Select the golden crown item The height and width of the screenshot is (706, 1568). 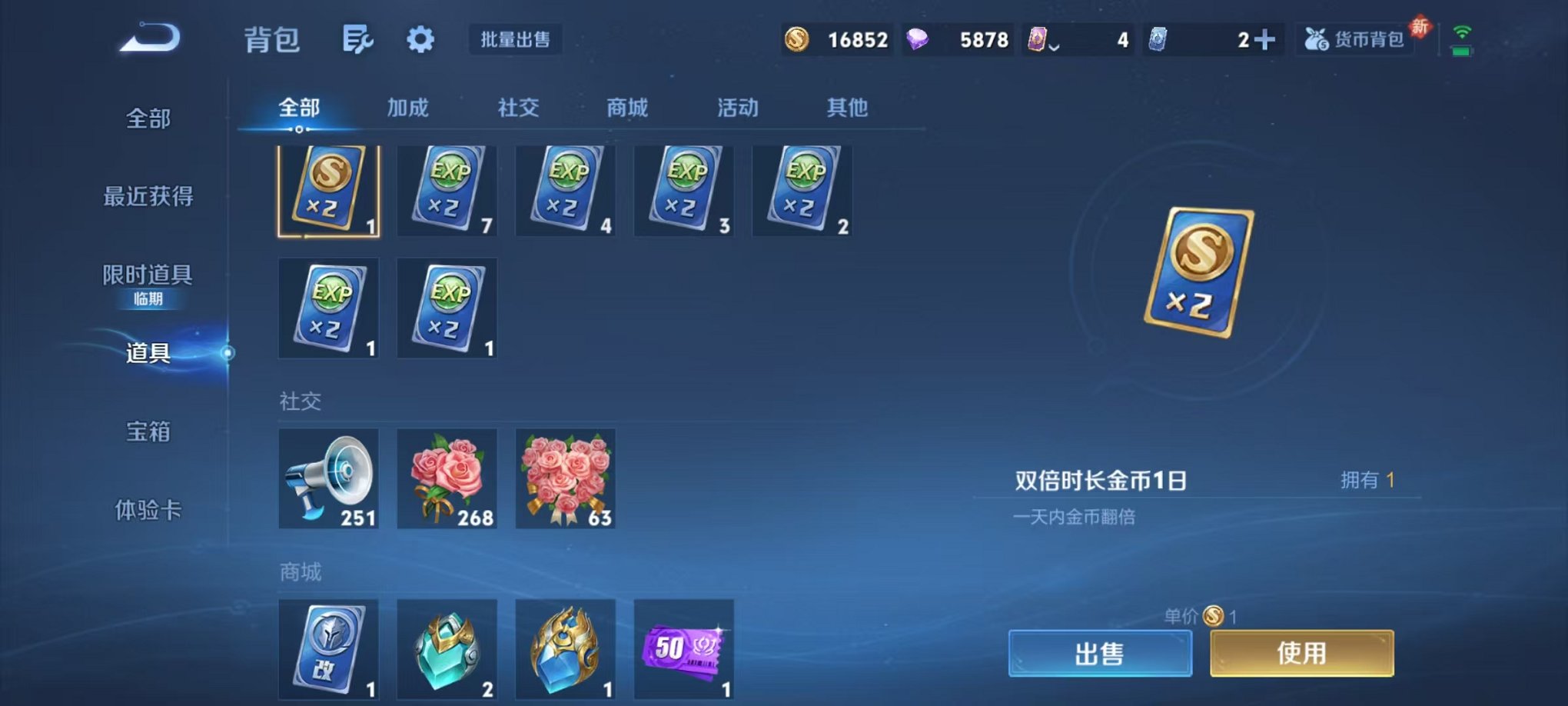tap(566, 650)
